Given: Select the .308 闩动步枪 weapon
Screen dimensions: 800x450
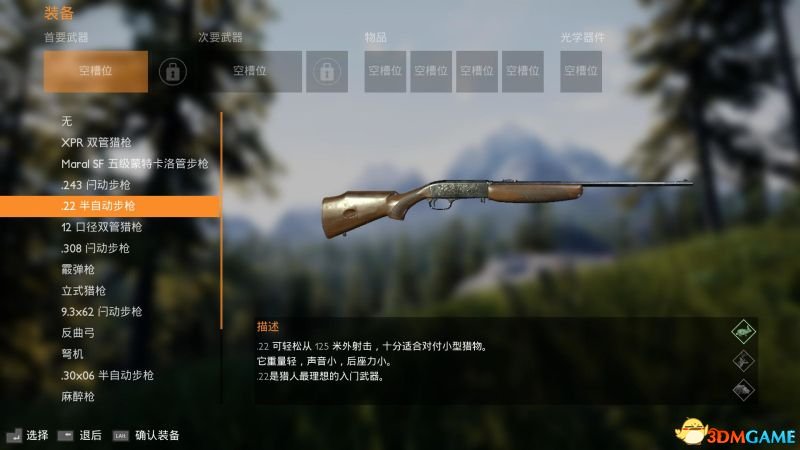Looking at the screenshot, I should click(95, 248).
